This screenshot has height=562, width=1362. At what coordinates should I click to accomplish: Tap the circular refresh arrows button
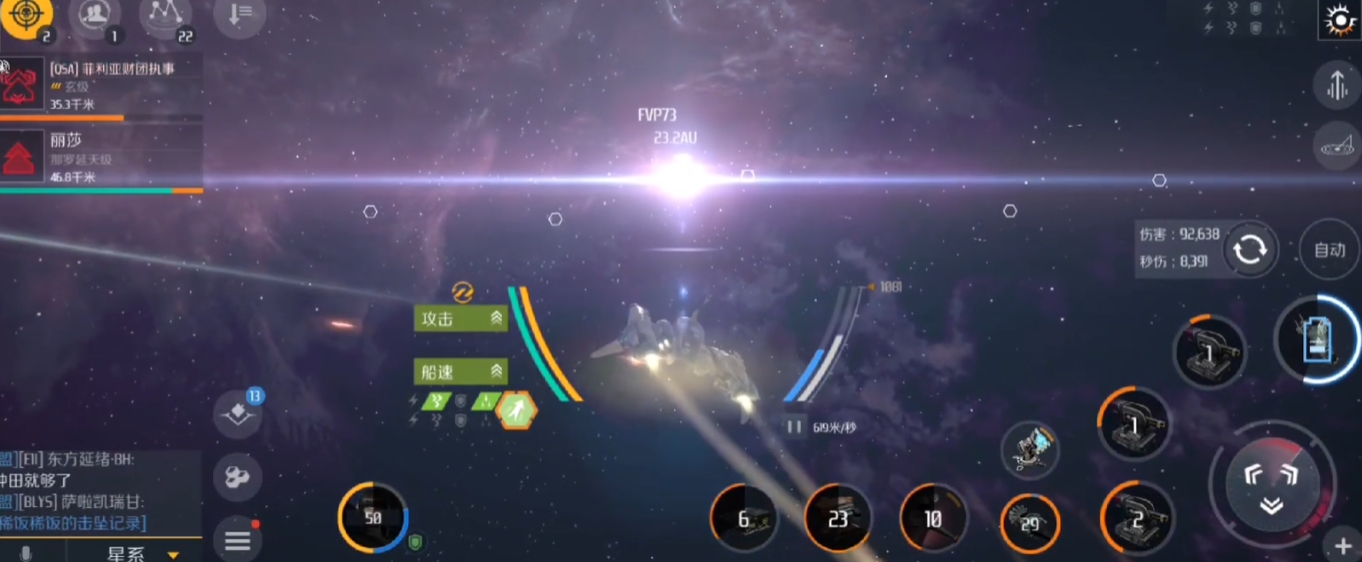coord(1250,250)
